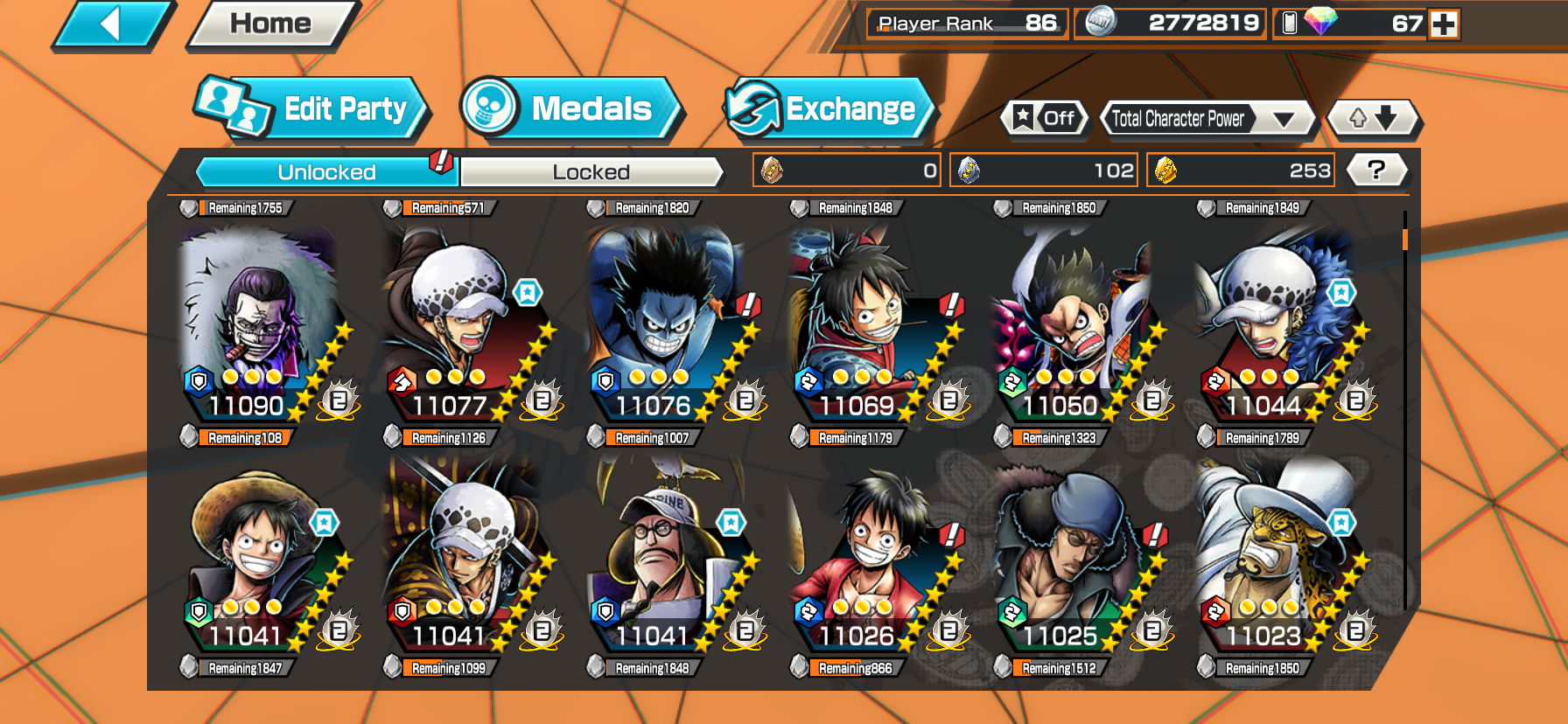Open the Total Character Power sort dropdown

pyautogui.click(x=1207, y=119)
